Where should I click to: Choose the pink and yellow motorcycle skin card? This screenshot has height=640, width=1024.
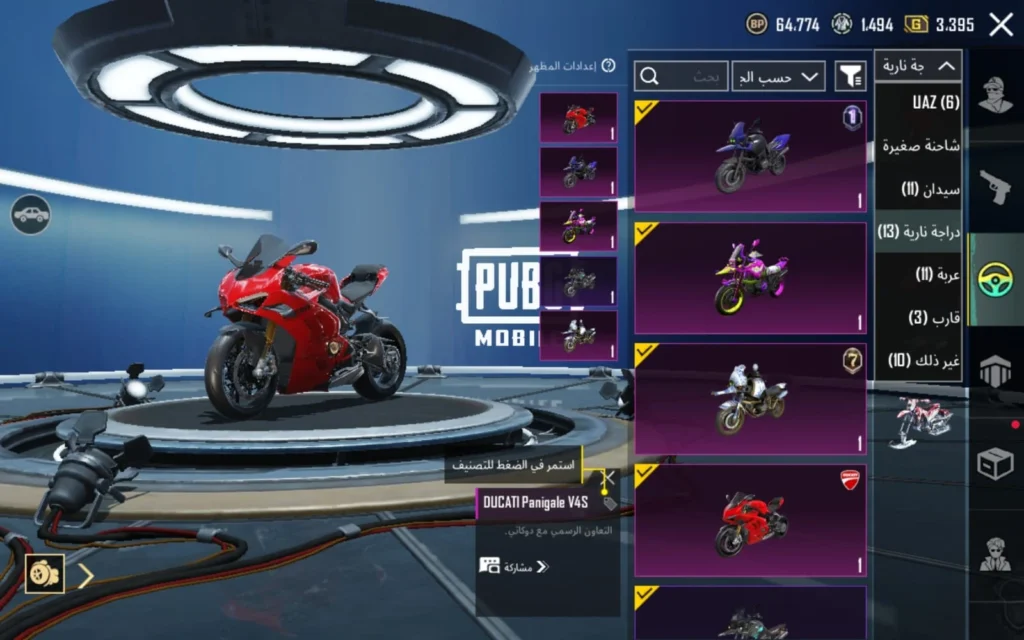[750, 278]
